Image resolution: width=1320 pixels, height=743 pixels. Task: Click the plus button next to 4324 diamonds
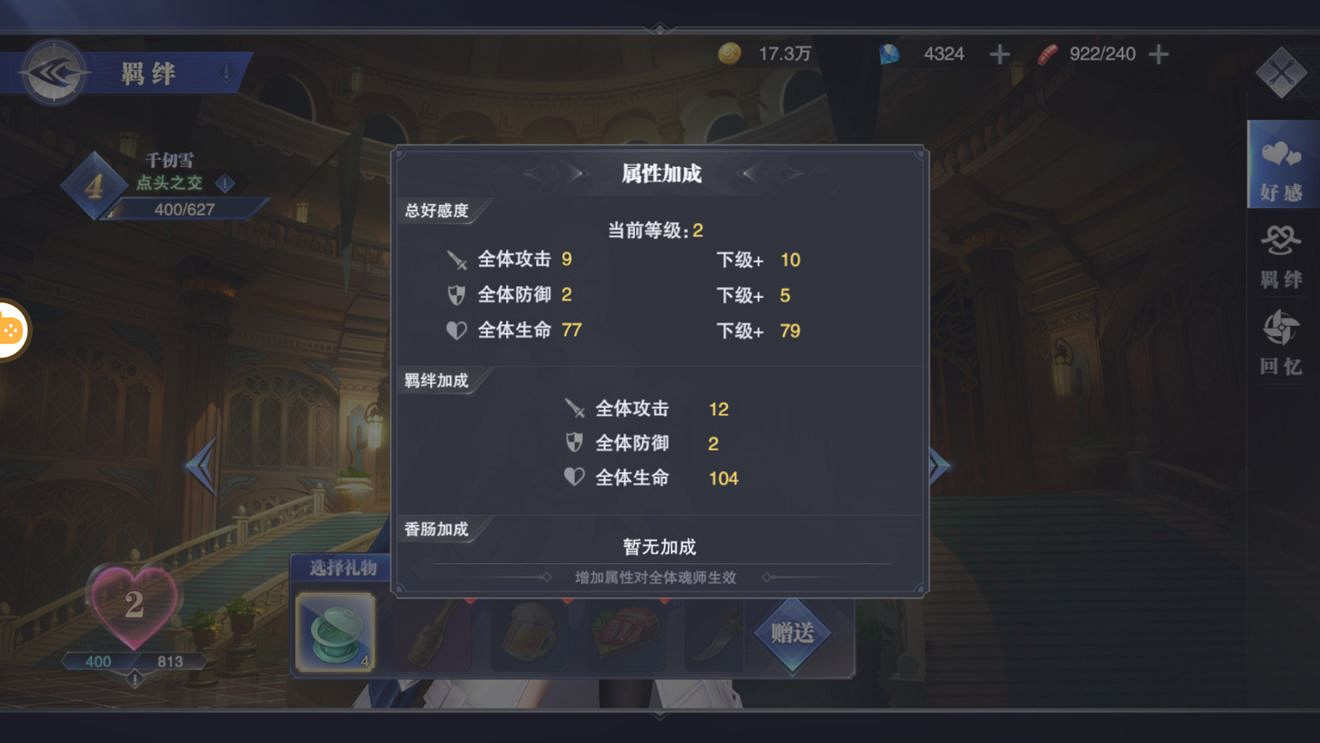(997, 54)
